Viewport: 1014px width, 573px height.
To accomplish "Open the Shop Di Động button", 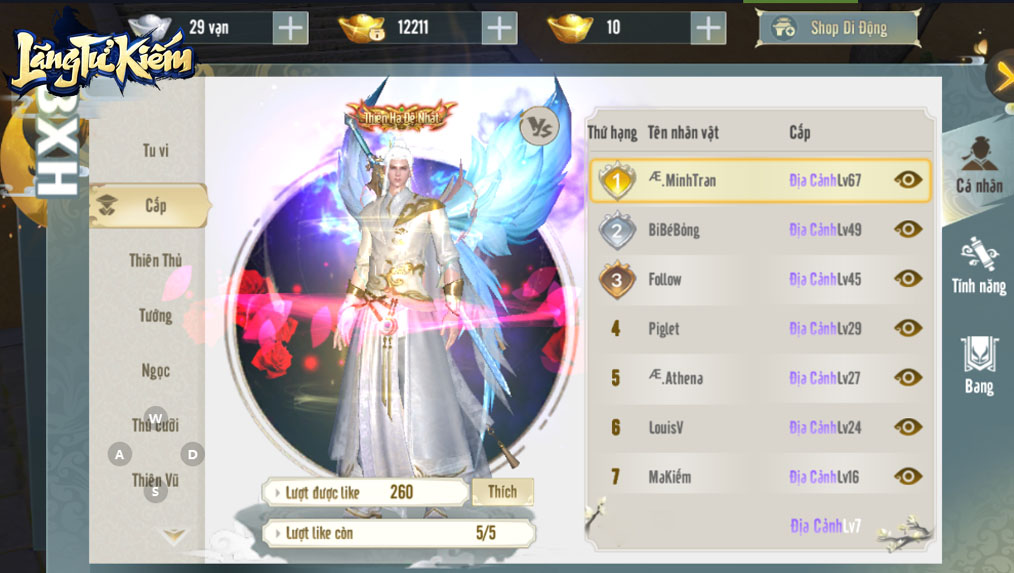I will 838,28.
